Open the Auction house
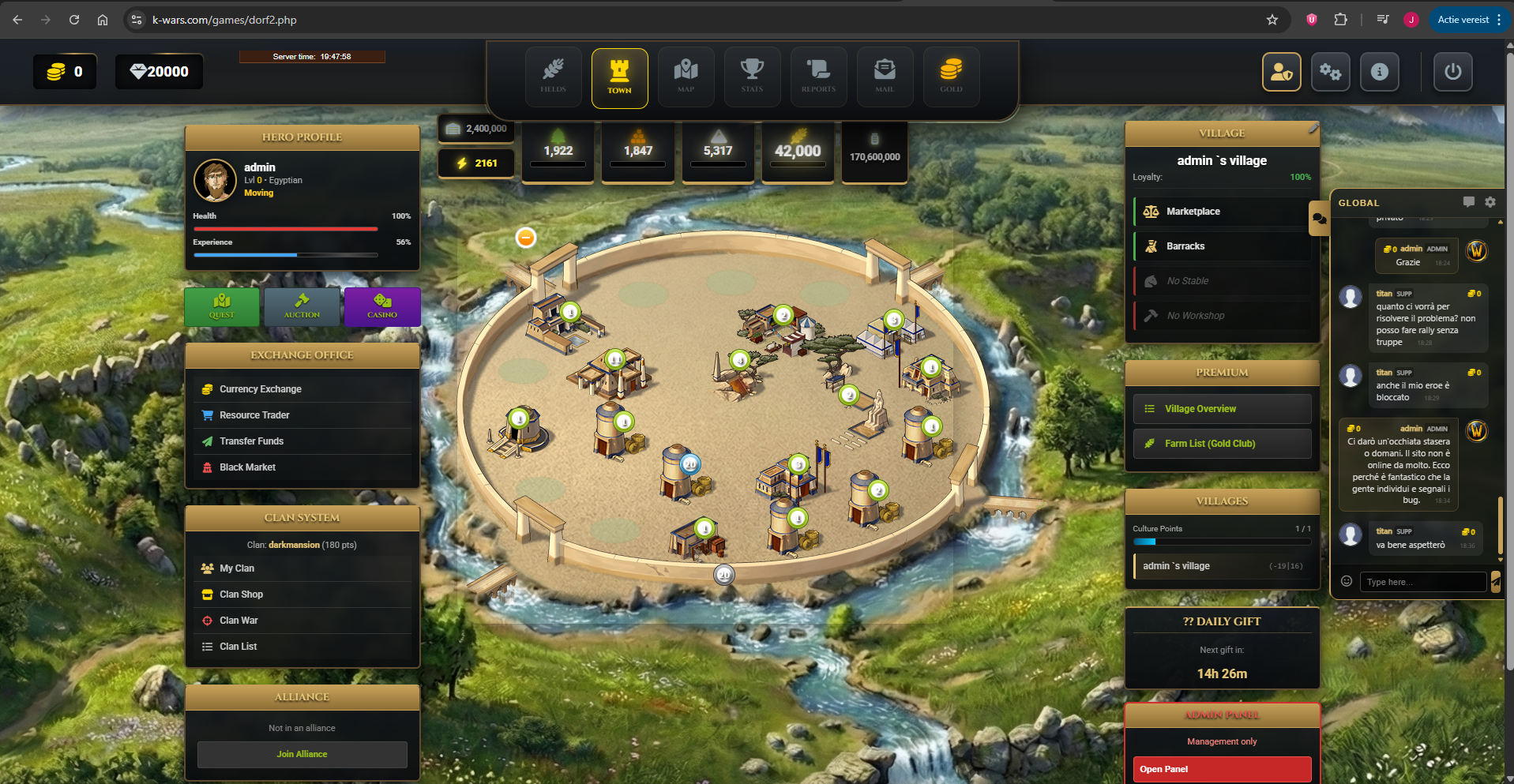Screen dimensions: 1514x784 (x=302, y=306)
